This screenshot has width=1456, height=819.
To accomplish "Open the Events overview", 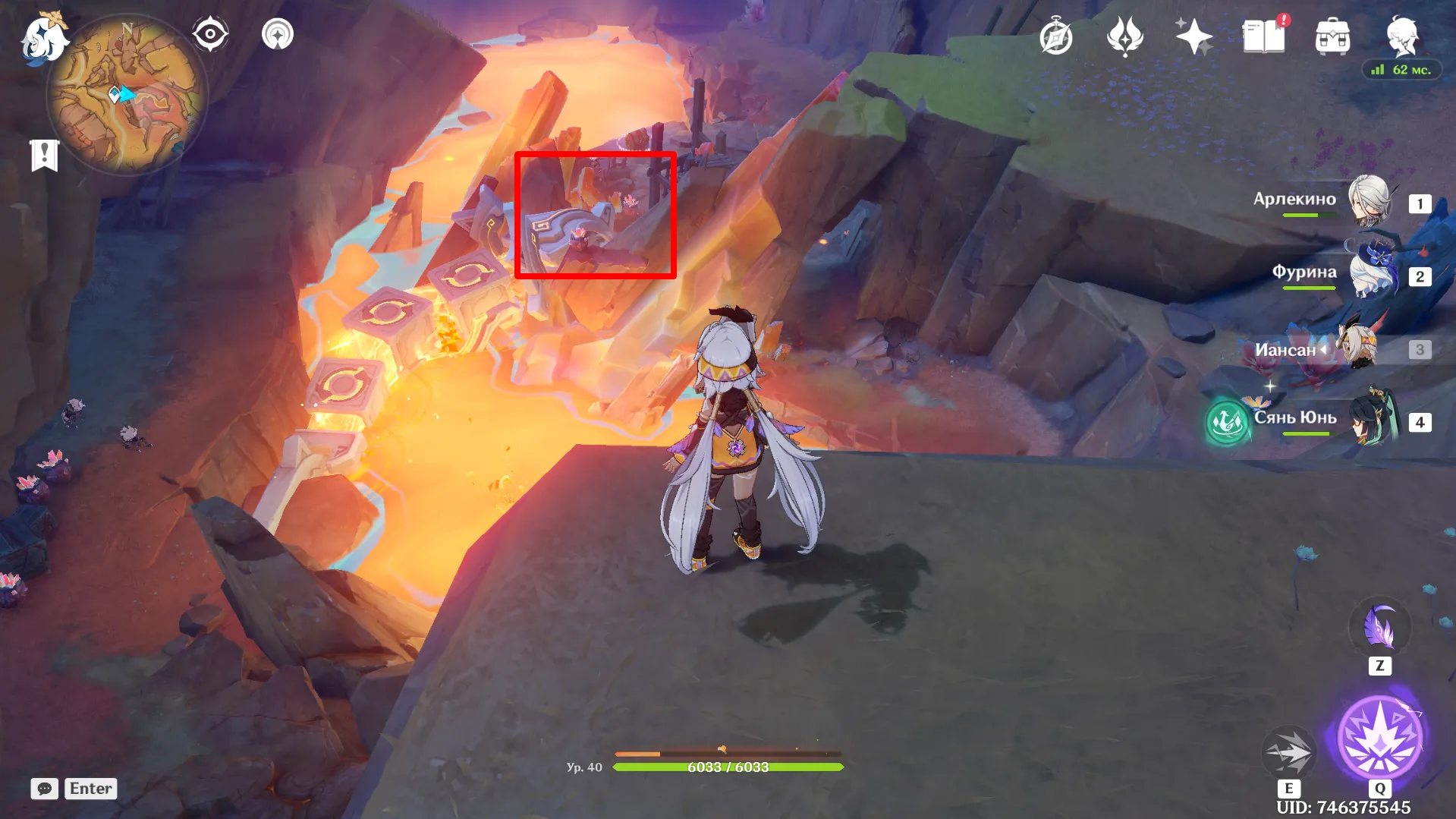I will 1056,36.
